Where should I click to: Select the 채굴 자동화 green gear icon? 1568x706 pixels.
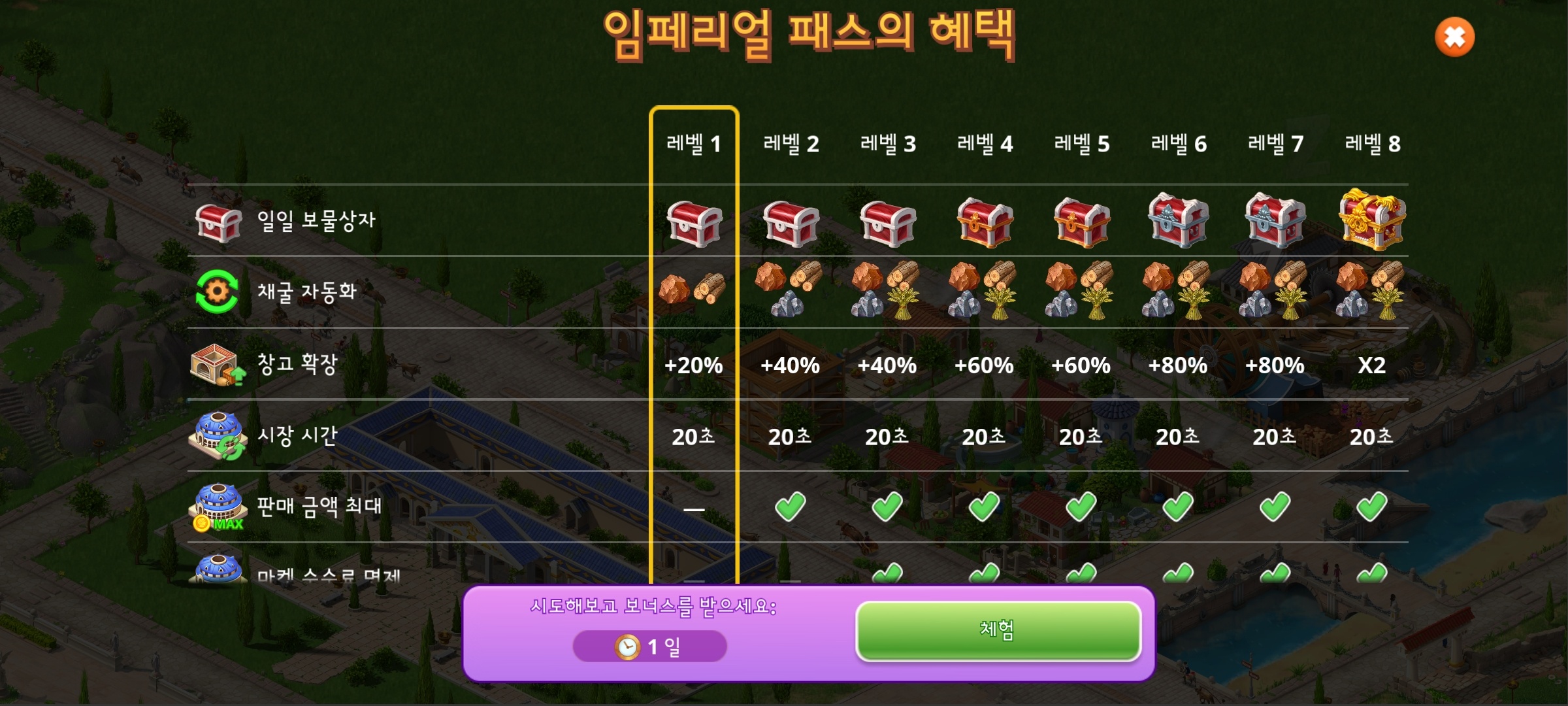pos(218,292)
